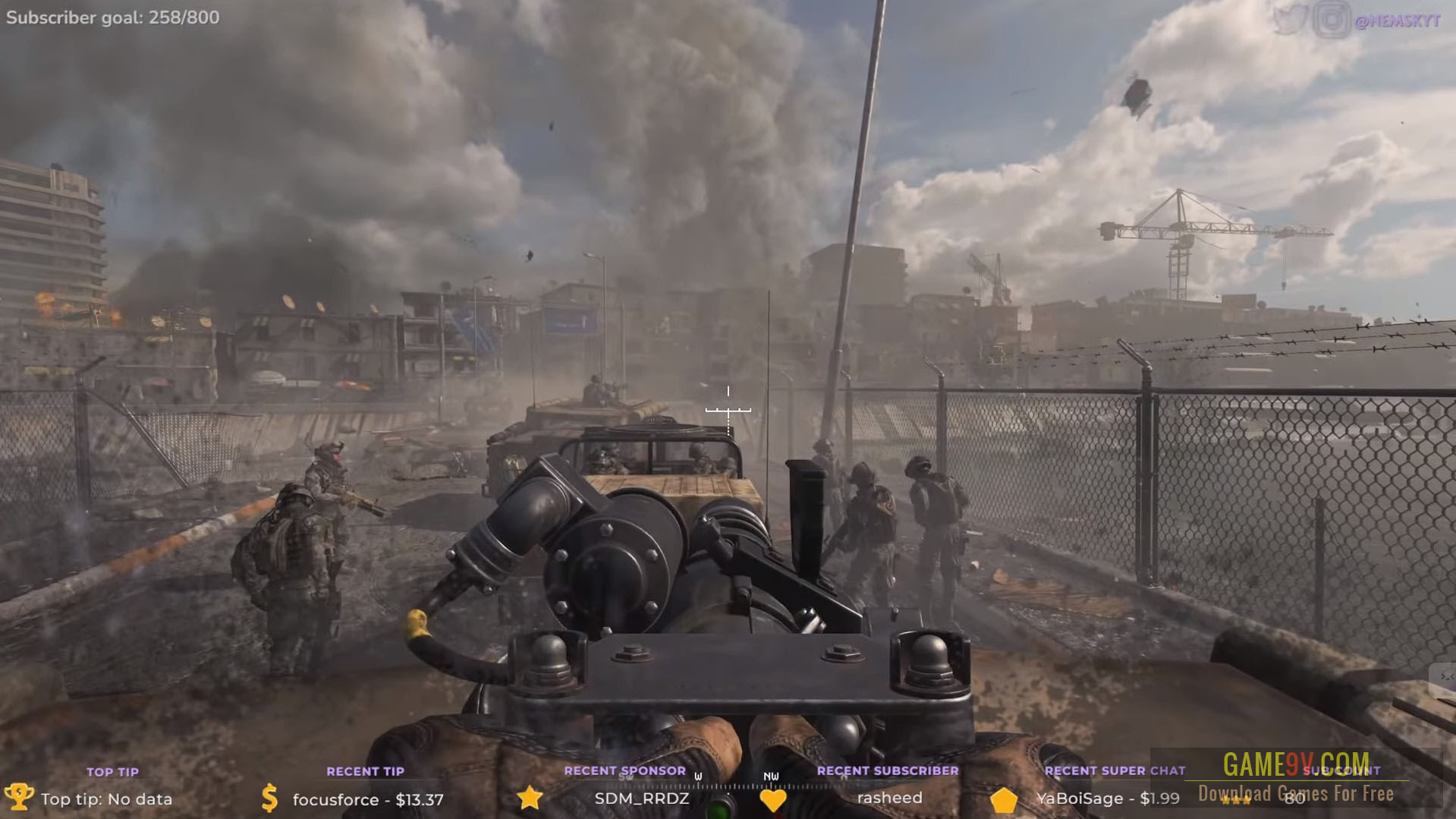1456x819 pixels.
Task: Select the TOP TIP section header
Action: 112,771
